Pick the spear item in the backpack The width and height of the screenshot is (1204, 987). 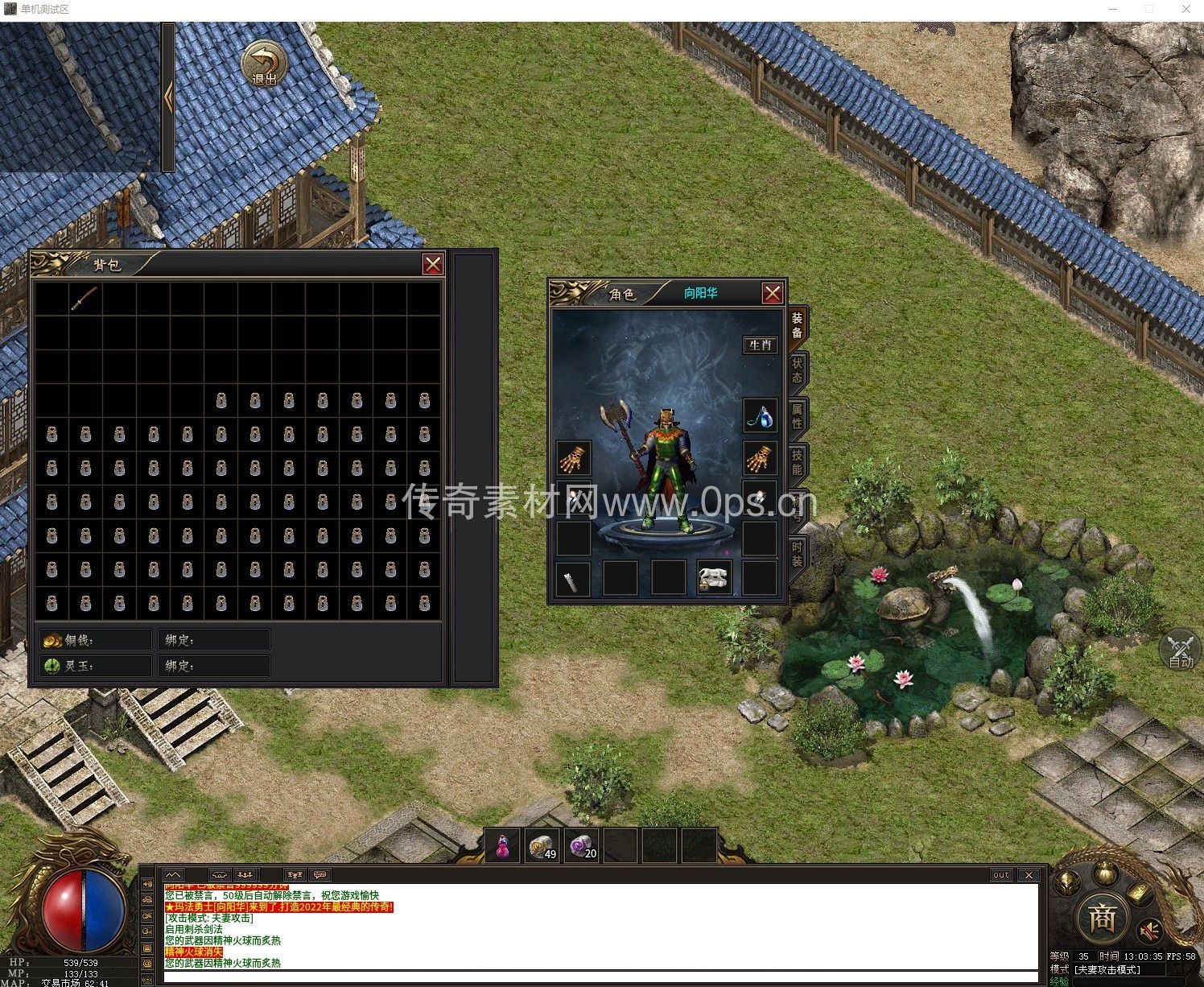[85, 299]
